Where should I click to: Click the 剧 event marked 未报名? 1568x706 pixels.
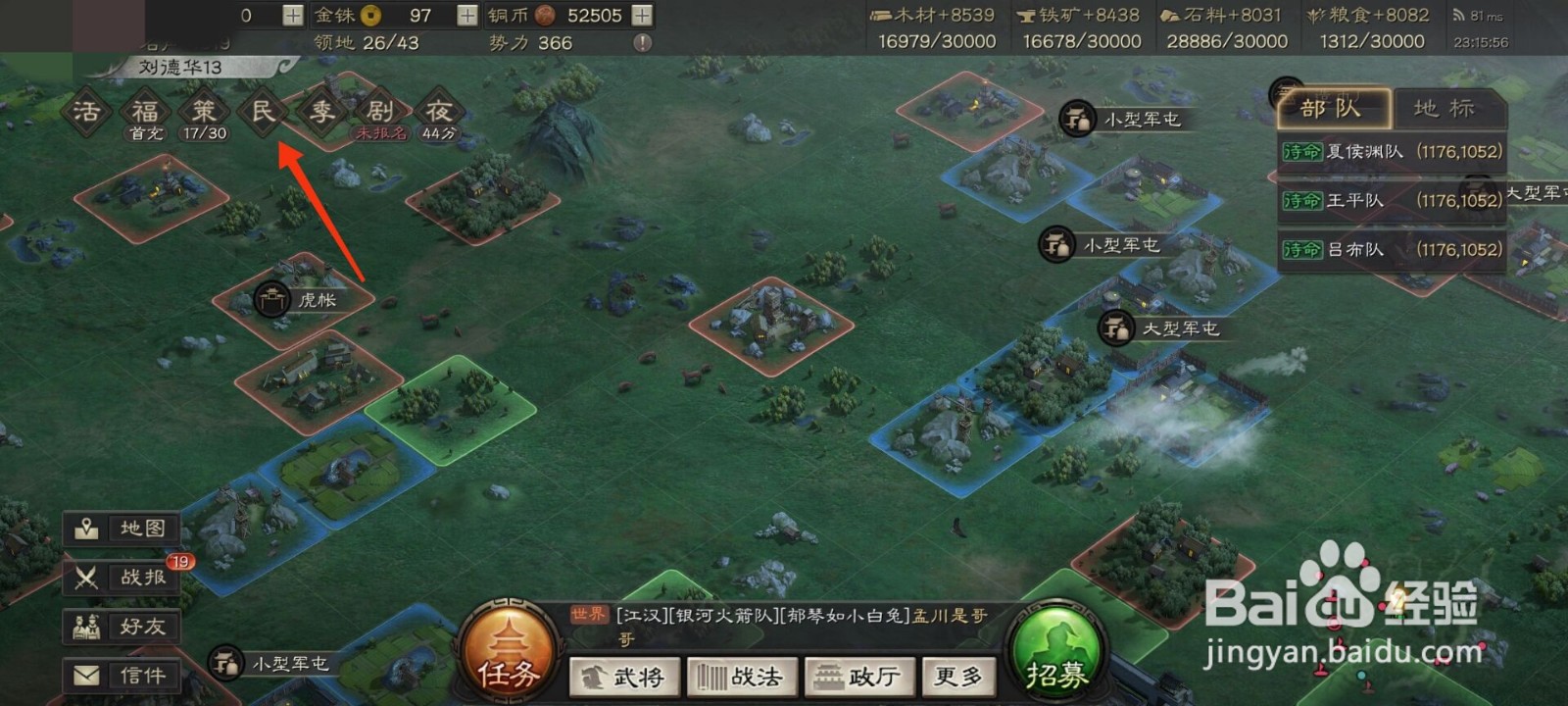(379, 111)
